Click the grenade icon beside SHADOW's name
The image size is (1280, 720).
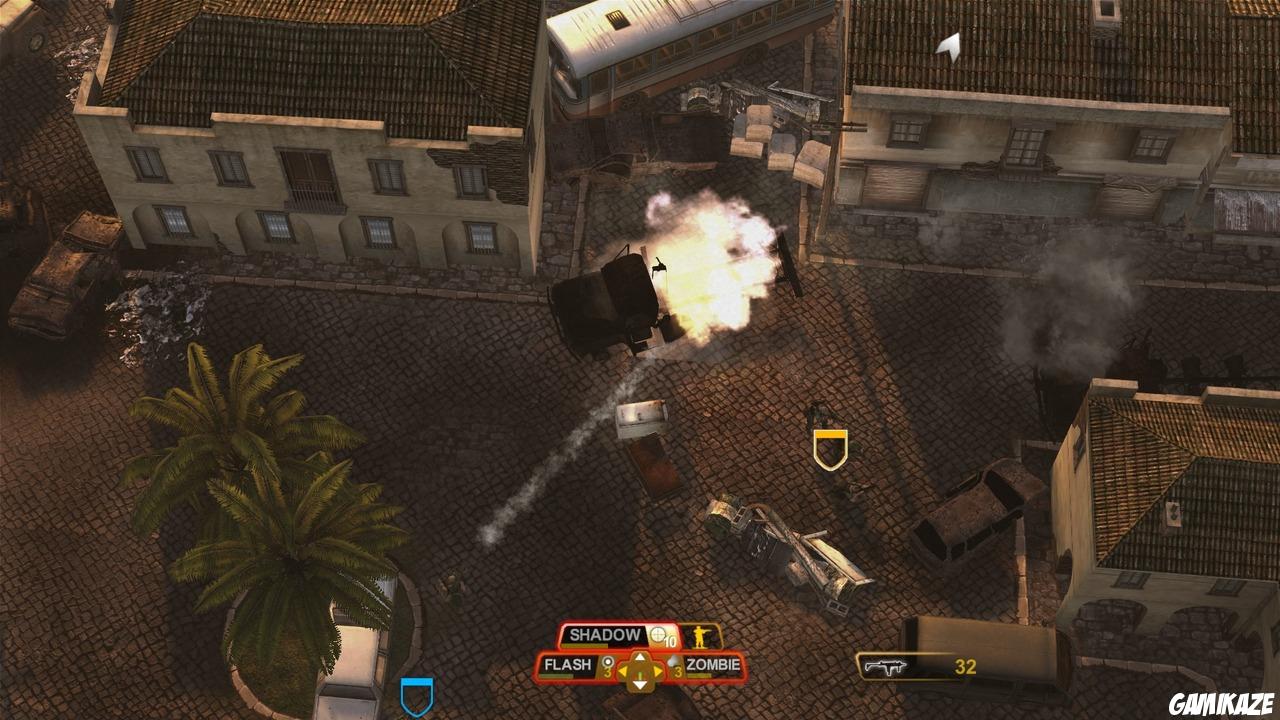click(x=656, y=634)
